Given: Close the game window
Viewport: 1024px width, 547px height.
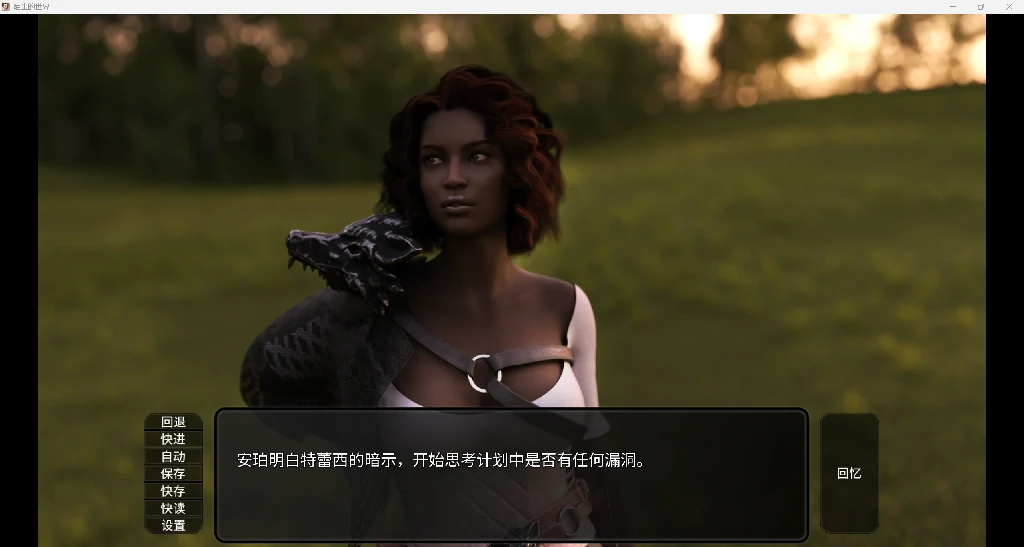Looking at the screenshot, I should click(1007, 6).
